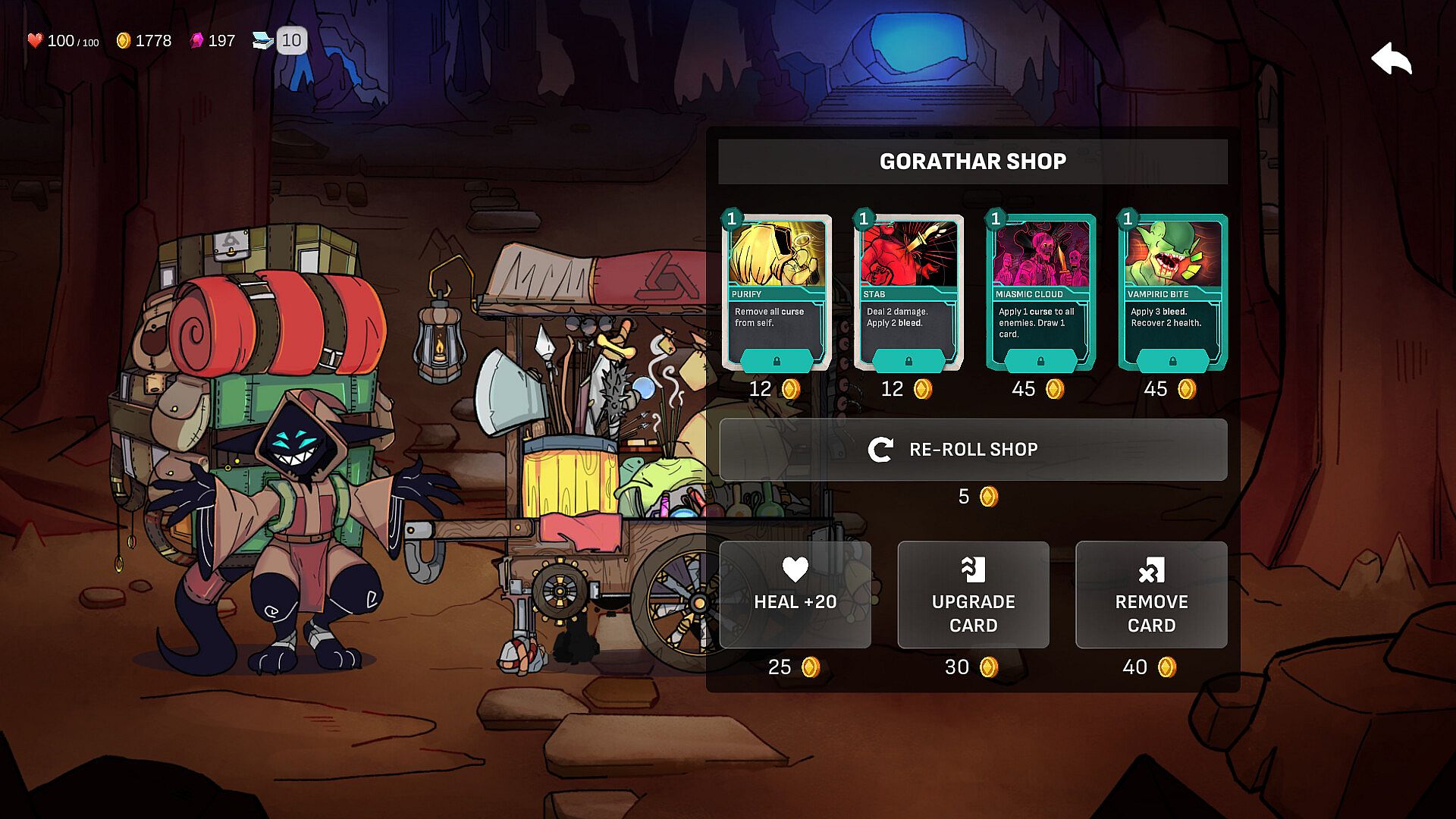Select the Miasmic Cloud card
This screenshot has width=1456, height=819.
pos(1040,292)
